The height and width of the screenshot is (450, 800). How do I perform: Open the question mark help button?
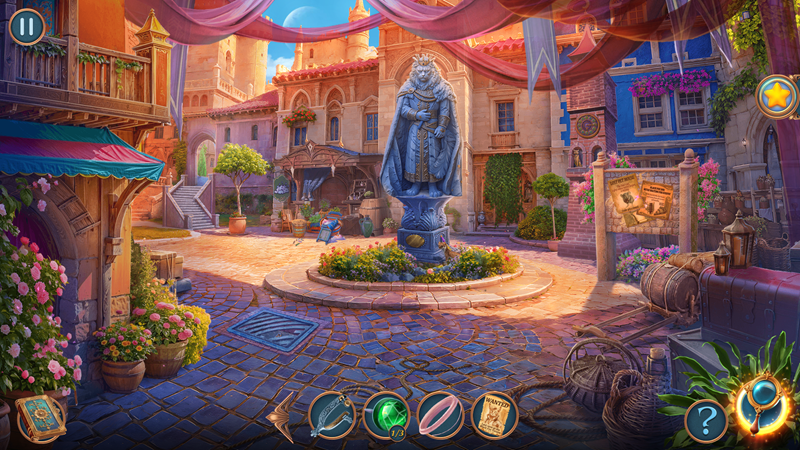(x=706, y=421)
